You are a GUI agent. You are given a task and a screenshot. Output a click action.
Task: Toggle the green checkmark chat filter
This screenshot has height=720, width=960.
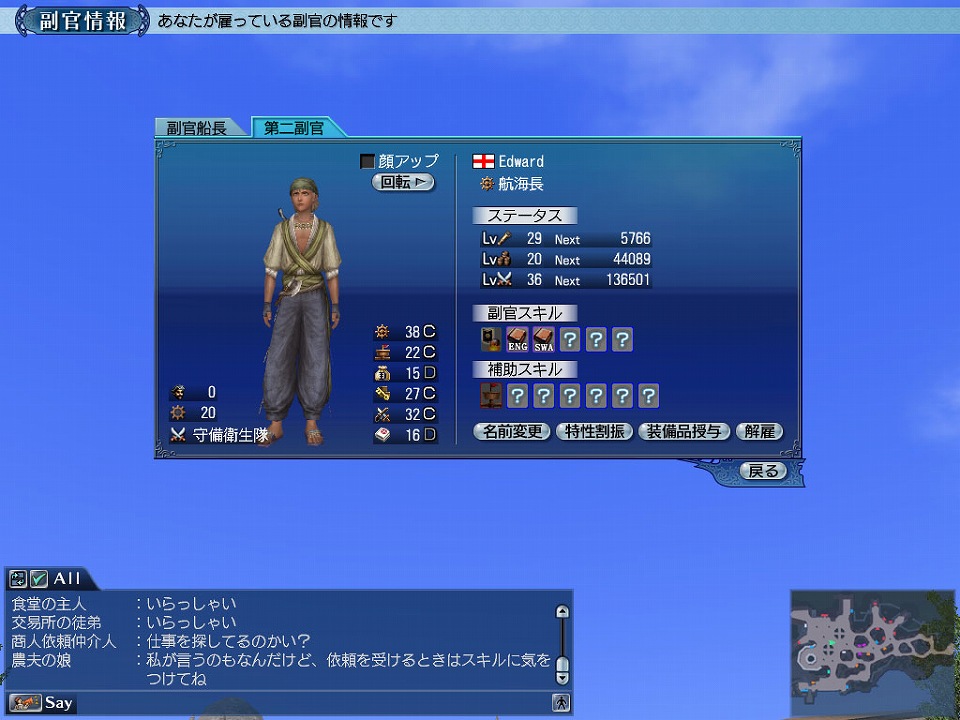coord(39,578)
